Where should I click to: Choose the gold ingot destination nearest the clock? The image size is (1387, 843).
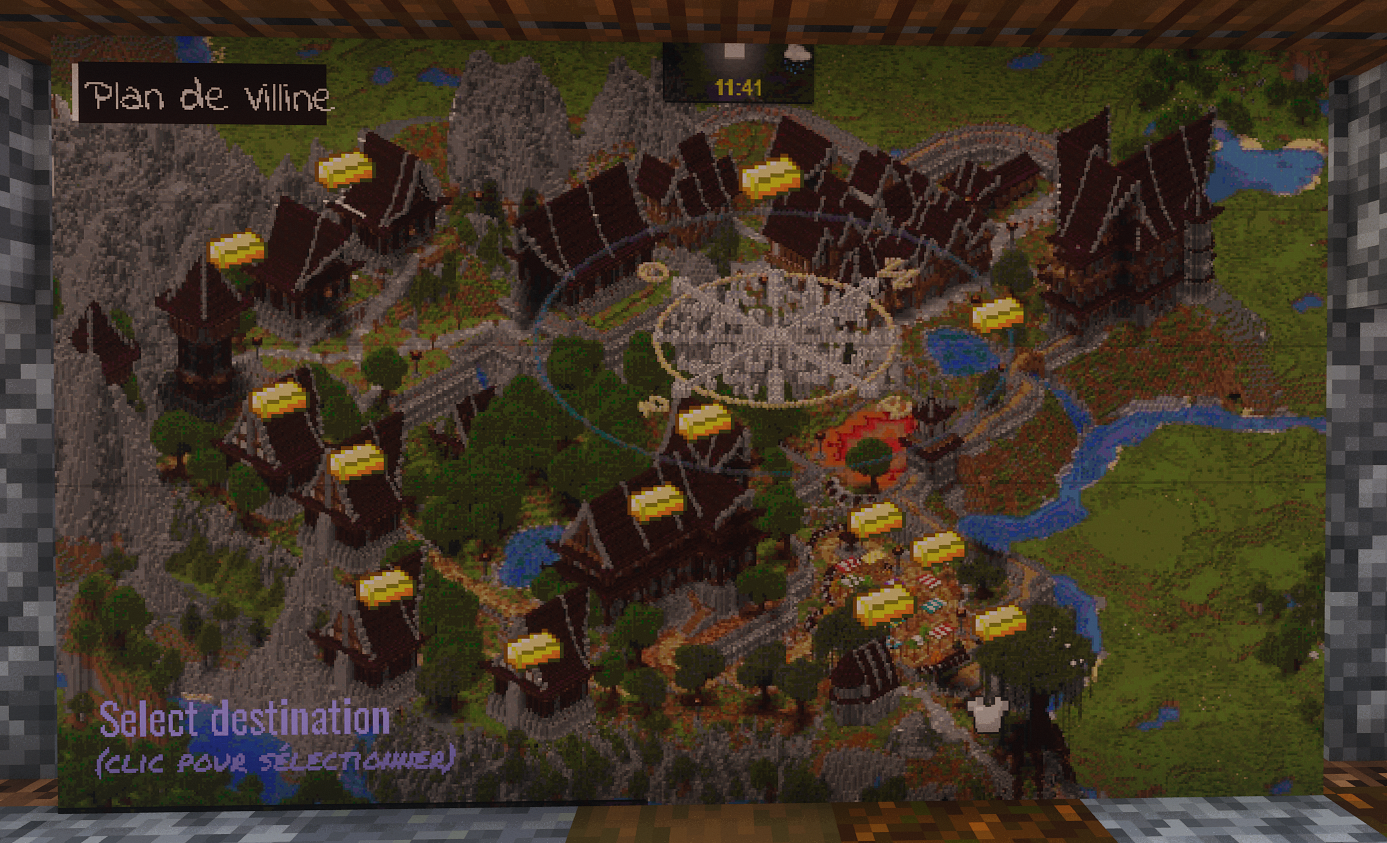click(770, 177)
